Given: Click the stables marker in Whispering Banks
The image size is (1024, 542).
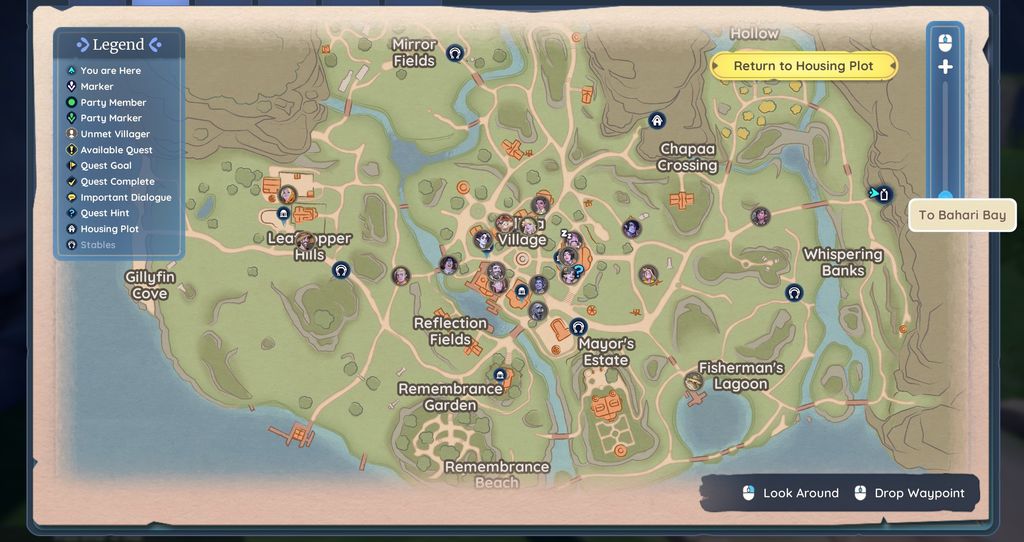Looking at the screenshot, I should click(x=794, y=293).
